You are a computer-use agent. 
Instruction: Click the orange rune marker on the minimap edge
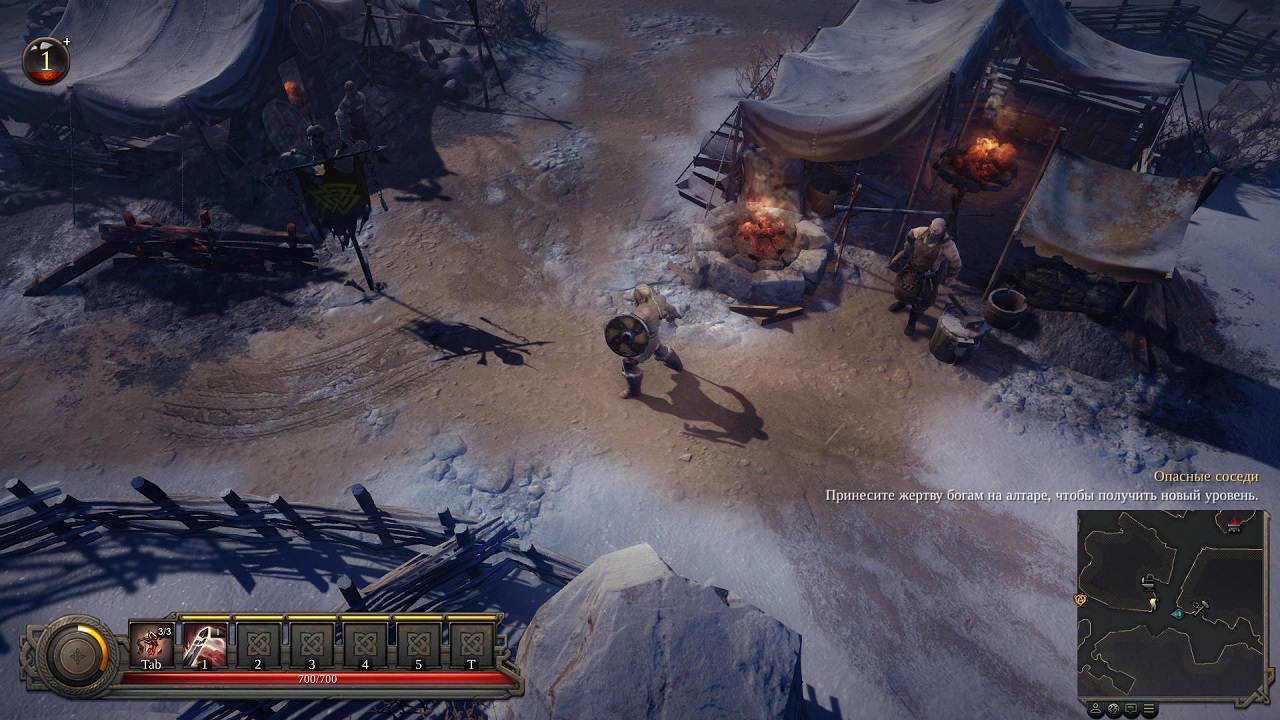1080,599
